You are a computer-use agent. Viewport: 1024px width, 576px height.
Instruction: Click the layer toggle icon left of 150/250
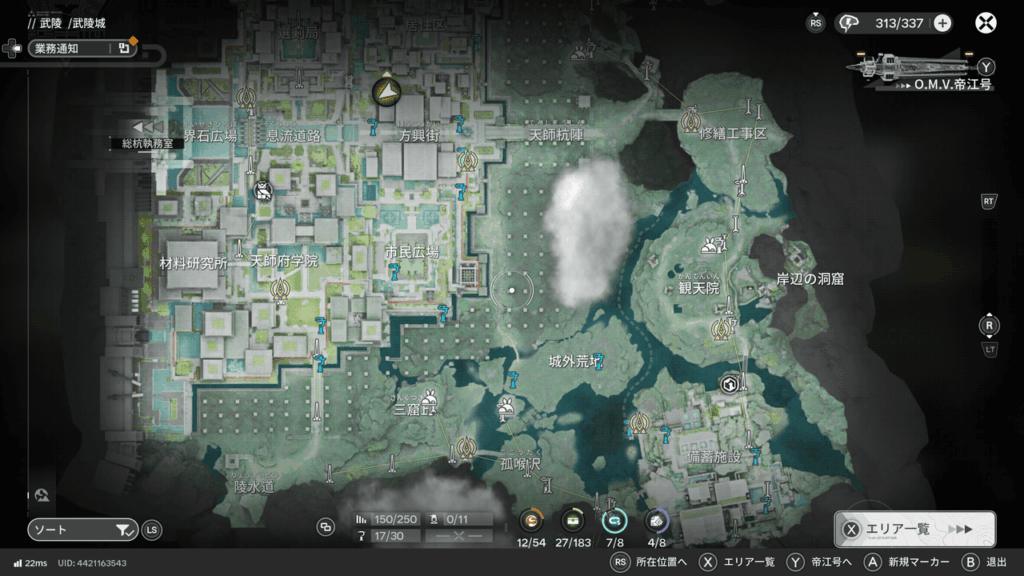326,526
